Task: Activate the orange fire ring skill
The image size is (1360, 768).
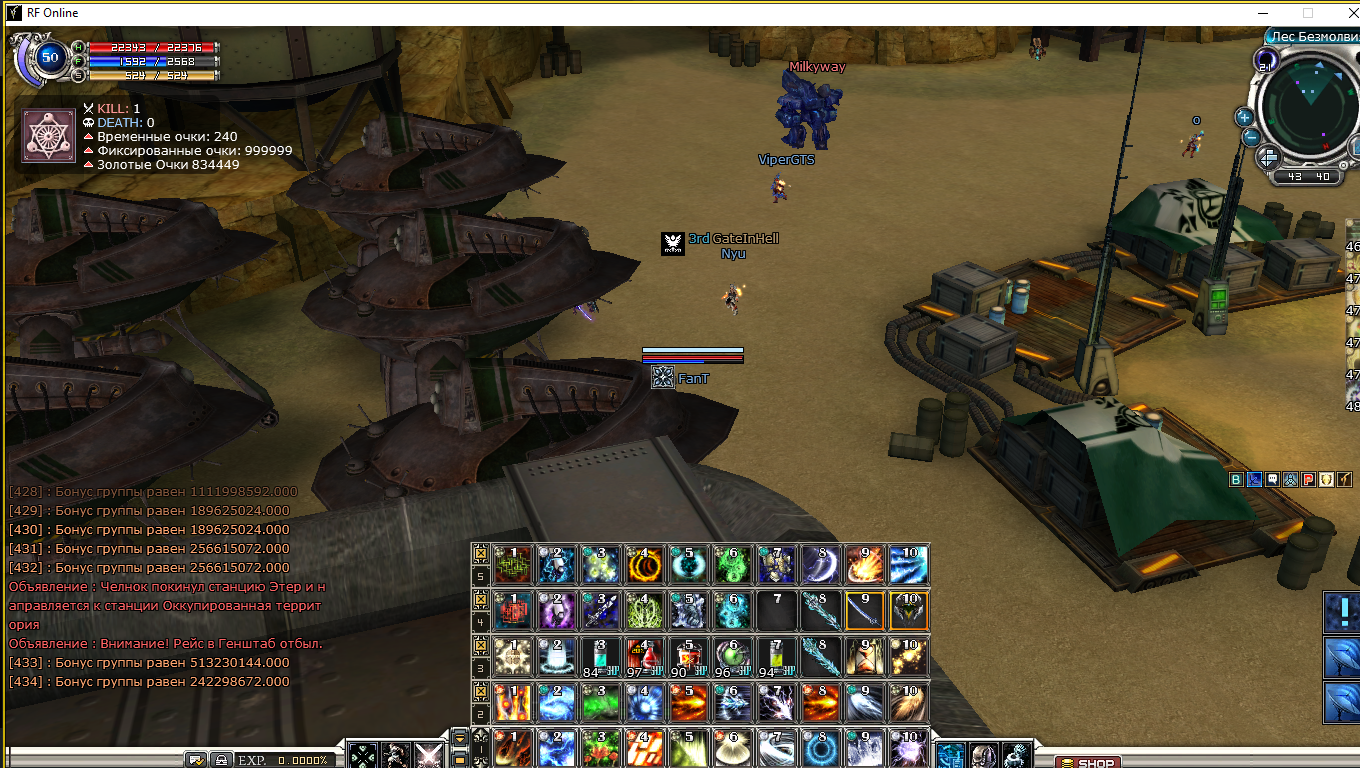Action: click(x=643, y=564)
